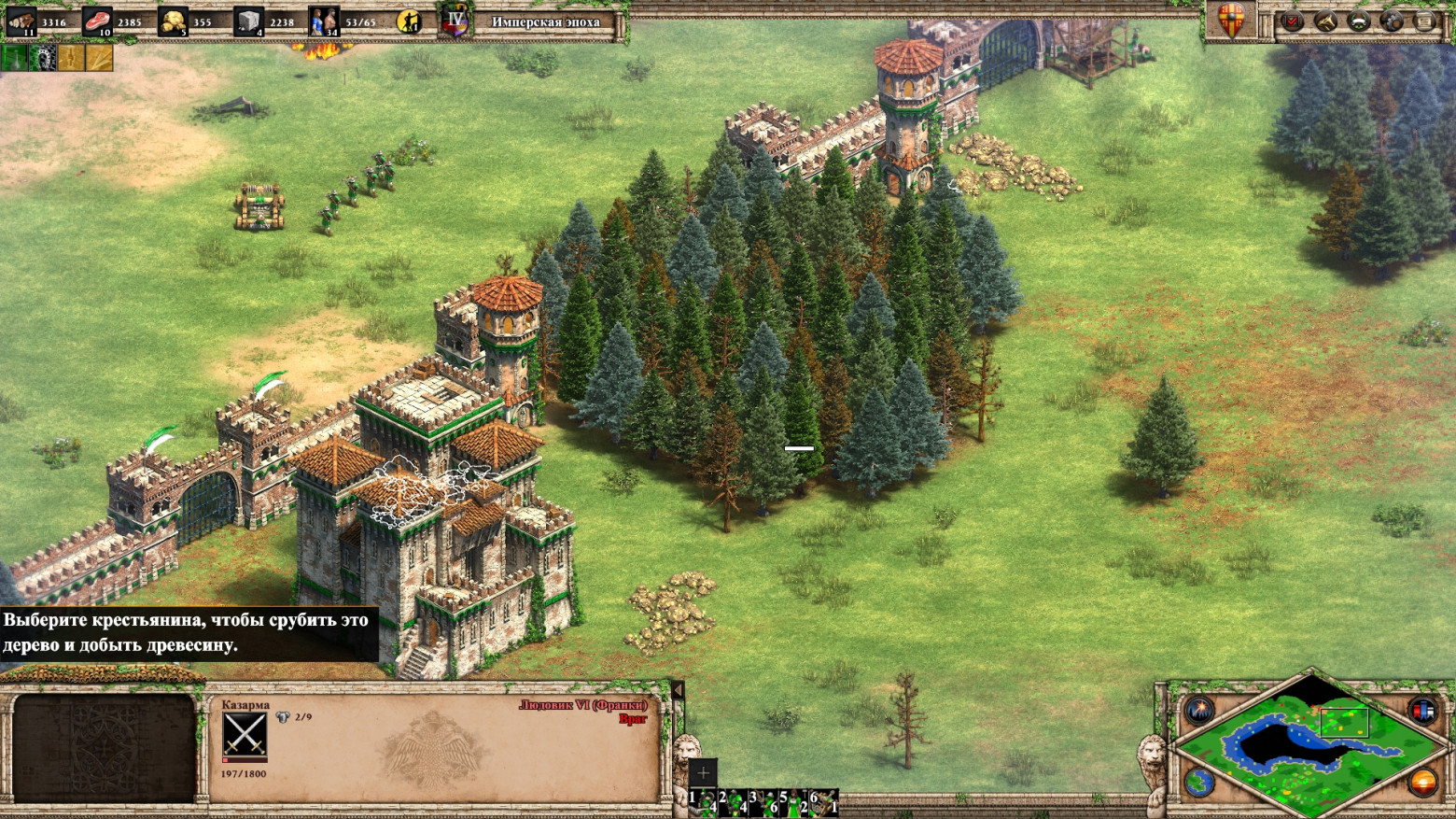Viewport: 1456px width, 819px height.
Task: Click the wood resource icon
Action: [21, 21]
